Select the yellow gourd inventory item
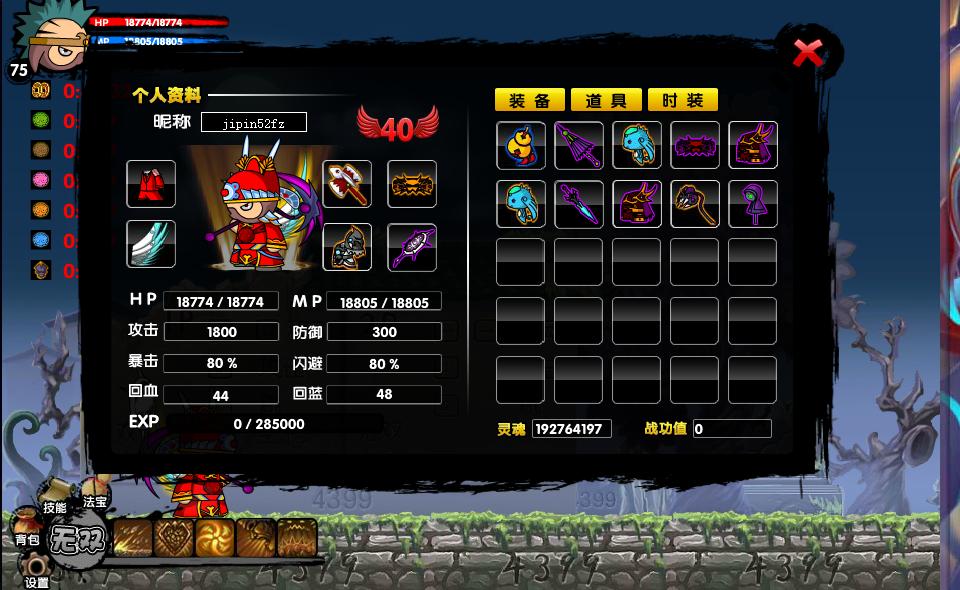Image resolution: width=960 pixels, height=590 pixels. click(x=521, y=146)
